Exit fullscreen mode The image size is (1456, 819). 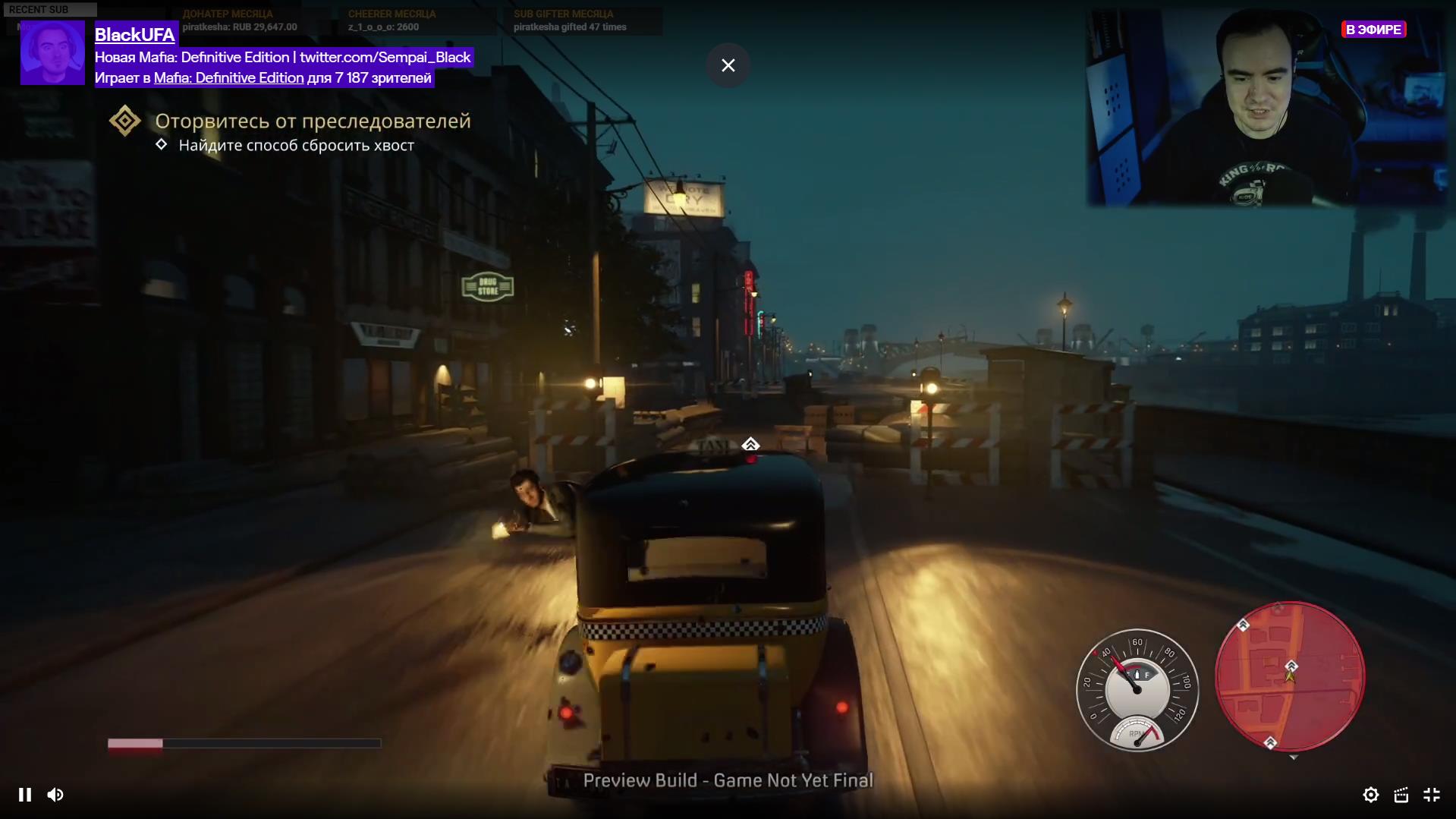1432,795
